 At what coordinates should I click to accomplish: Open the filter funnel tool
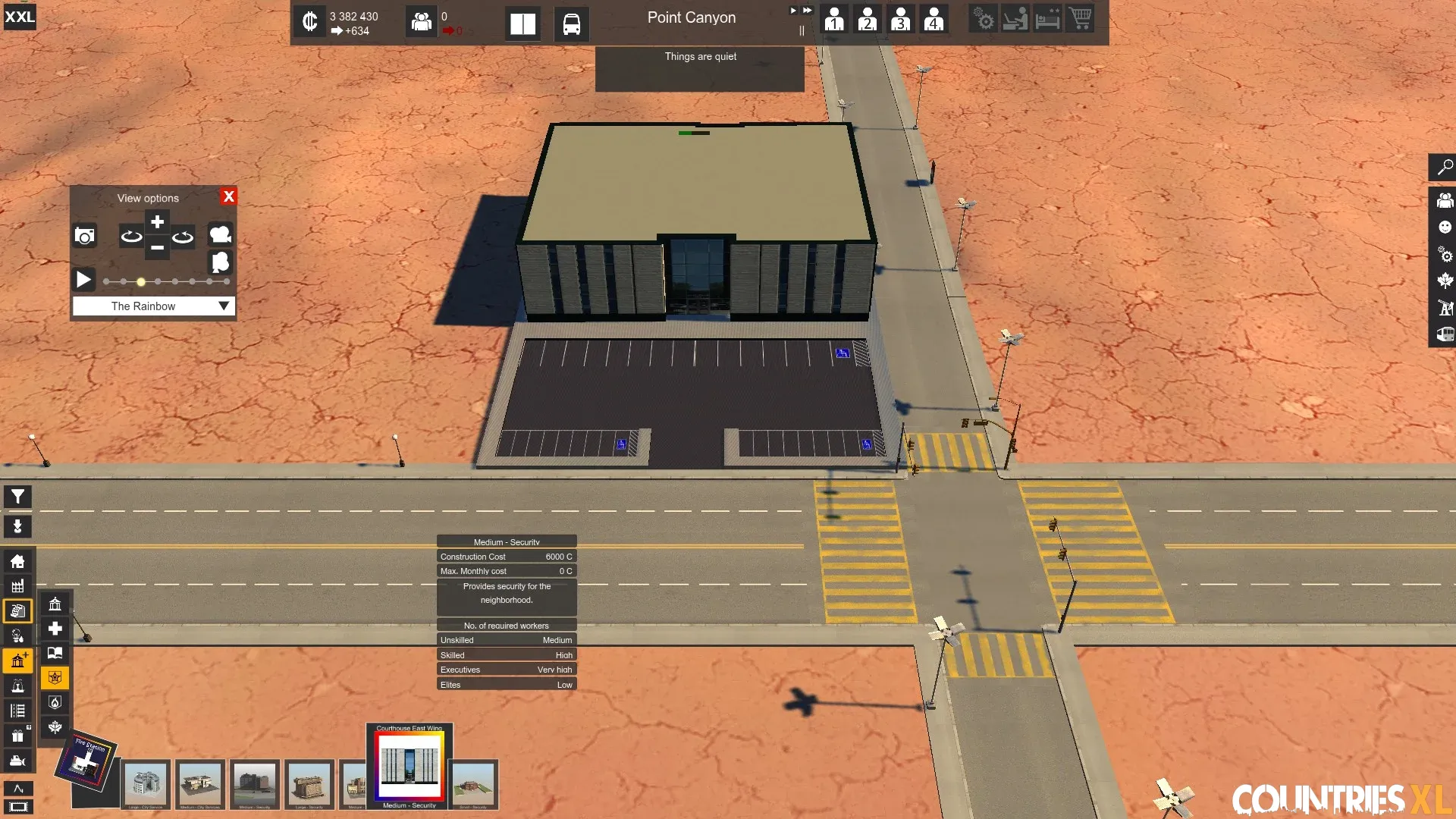tap(17, 497)
